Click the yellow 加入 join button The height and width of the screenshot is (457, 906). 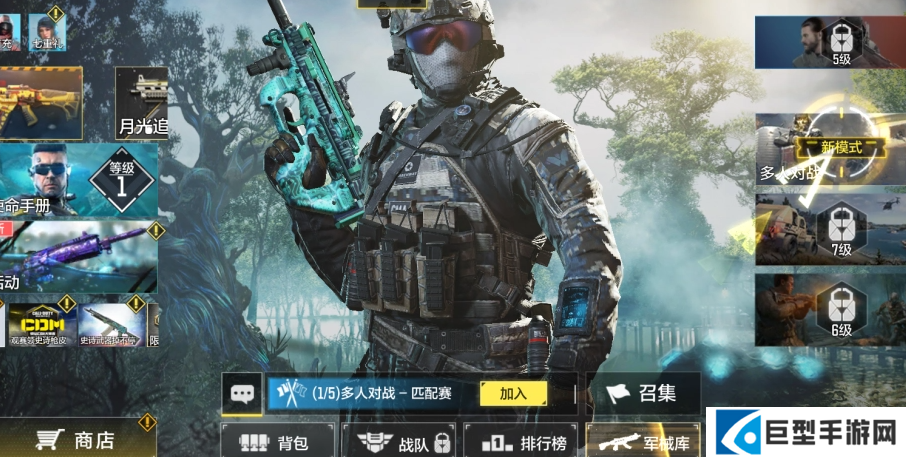coord(513,394)
